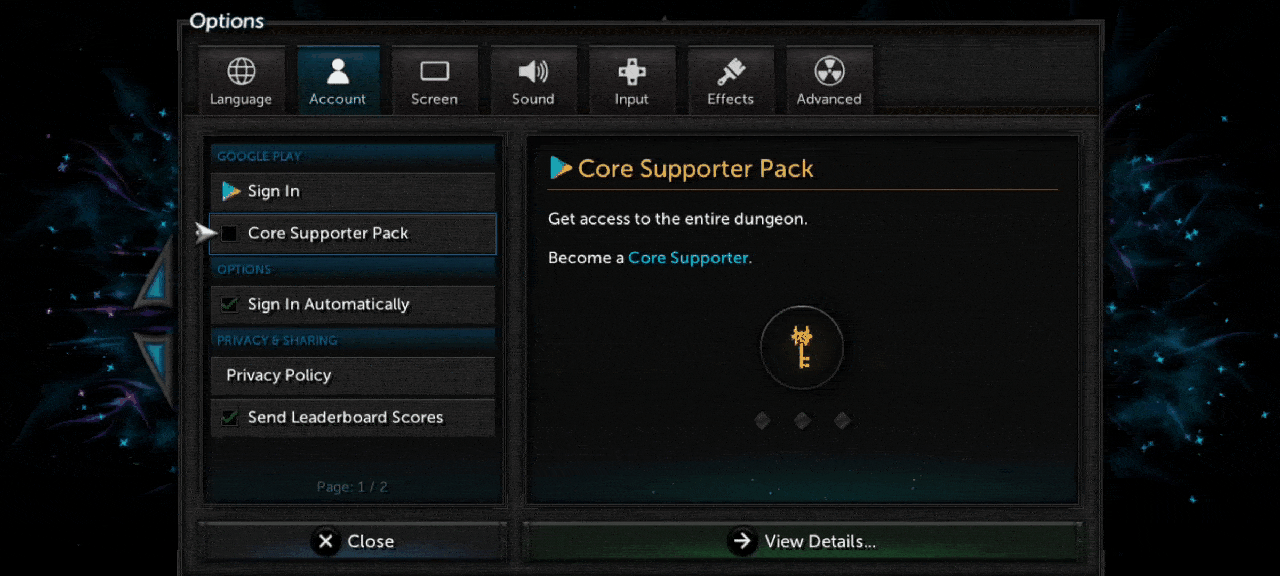Image resolution: width=1280 pixels, height=576 pixels.
Task: Click the View Details button
Action: (x=802, y=541)
